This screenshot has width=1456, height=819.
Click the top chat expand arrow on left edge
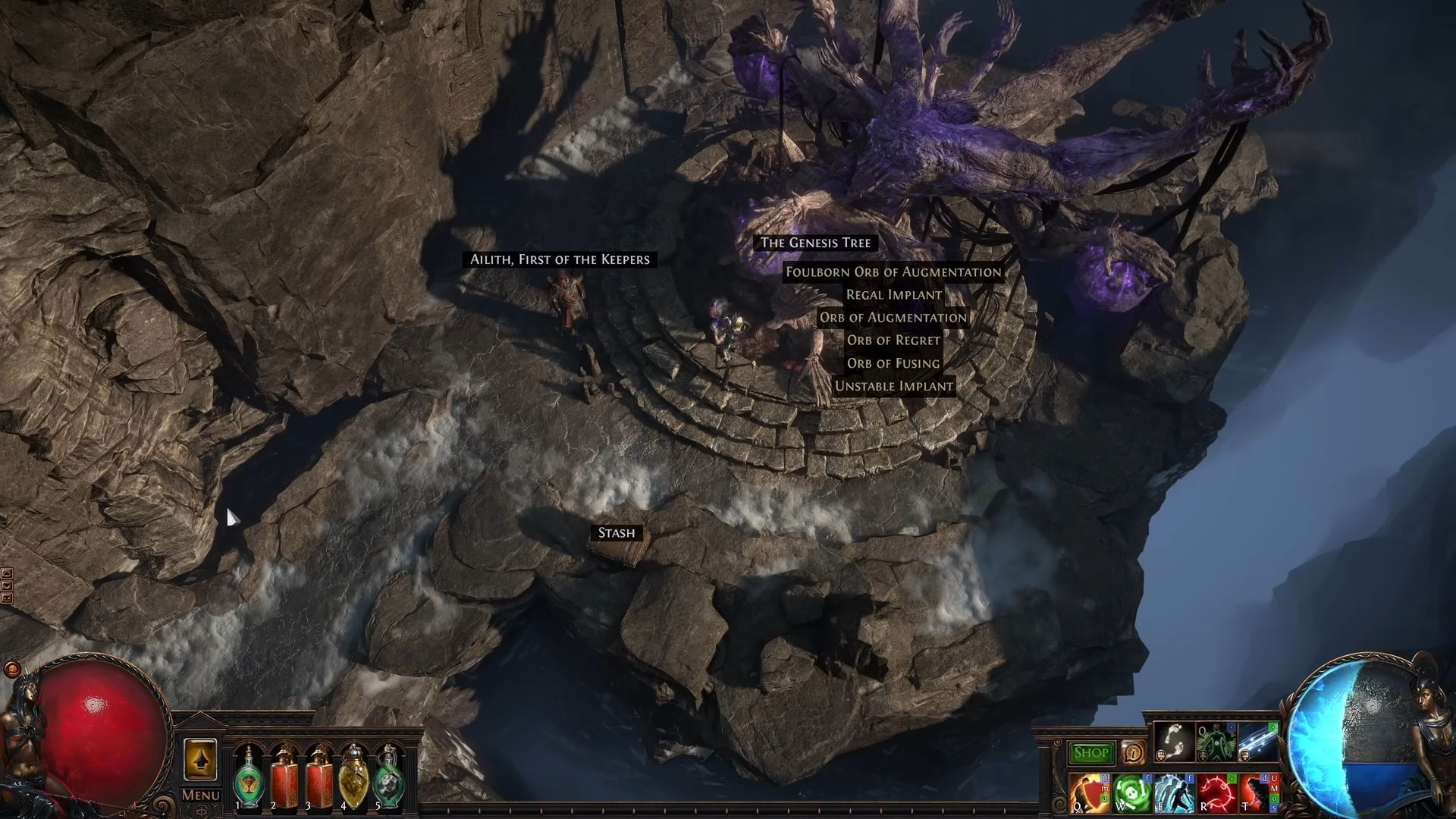point(7,573)
